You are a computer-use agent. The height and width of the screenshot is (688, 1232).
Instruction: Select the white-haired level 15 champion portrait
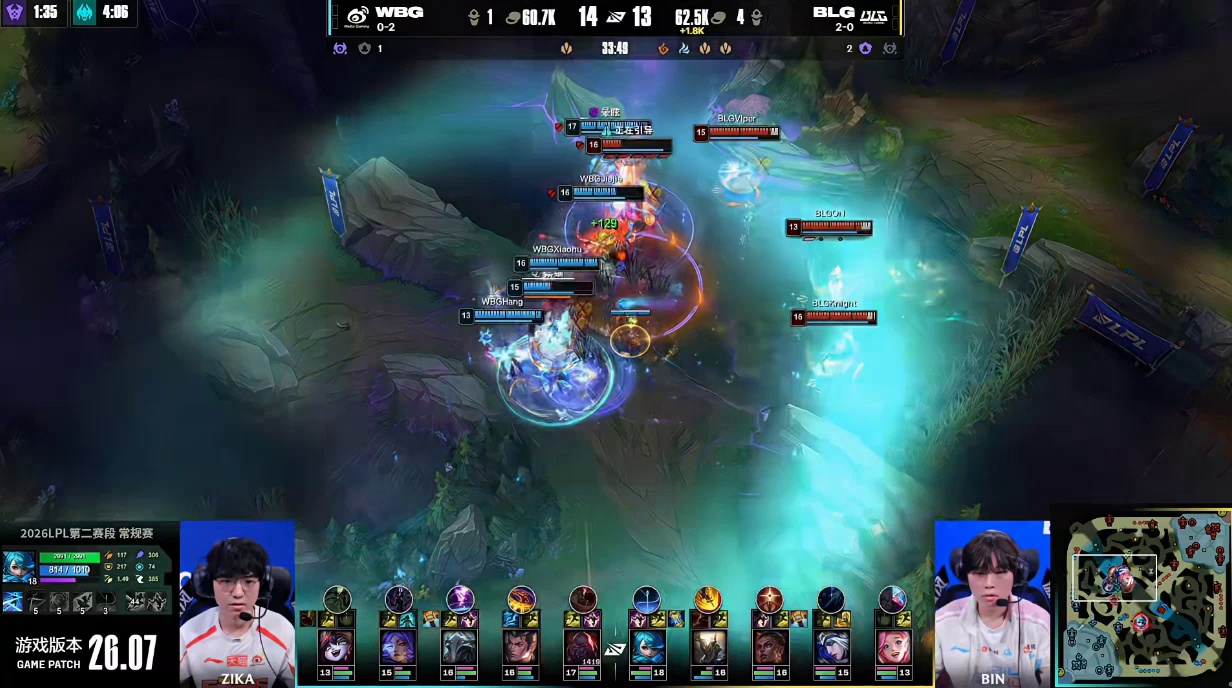pos(831,647)
